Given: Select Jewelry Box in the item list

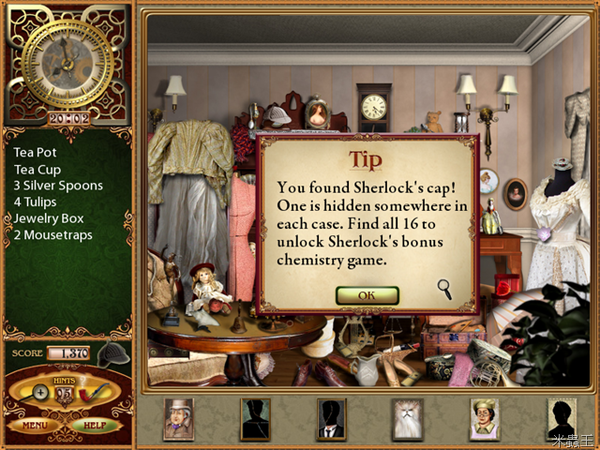Looking at the screenshot, I should (48, 218).
